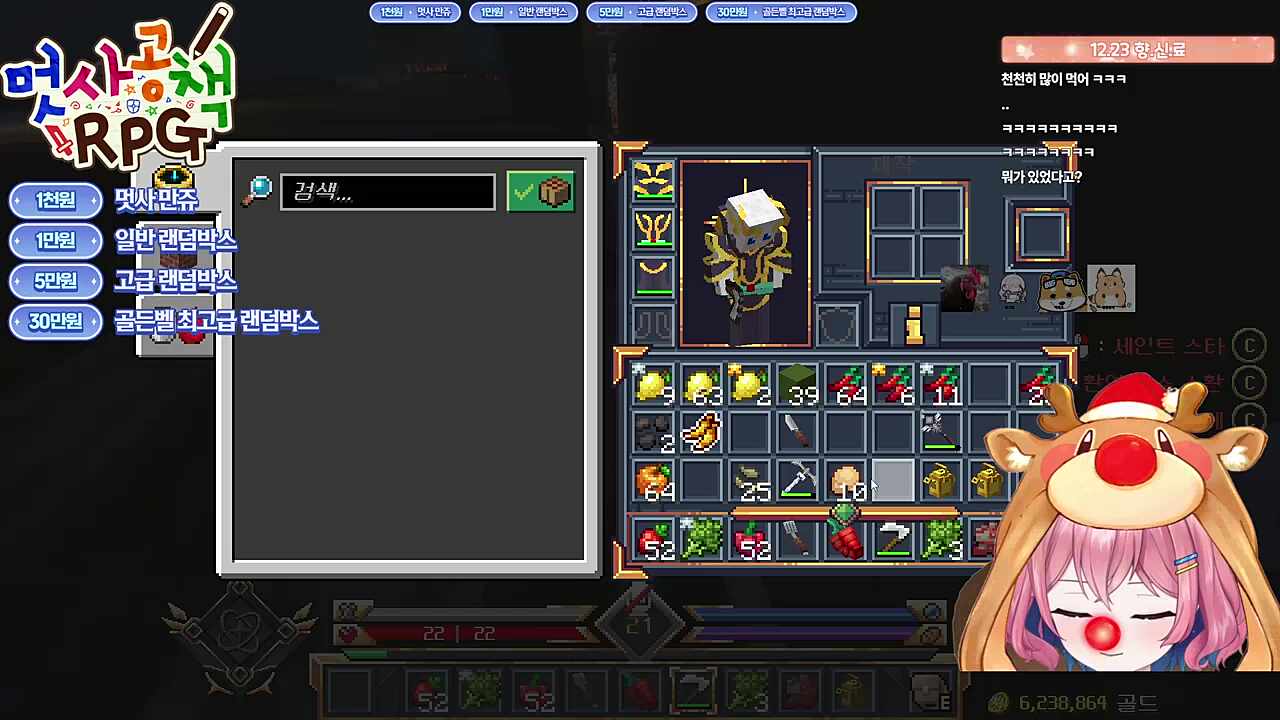Screen dimensions: 1280x720
Task: Click the shield offhand slot
Action: (x=838, y=325)
